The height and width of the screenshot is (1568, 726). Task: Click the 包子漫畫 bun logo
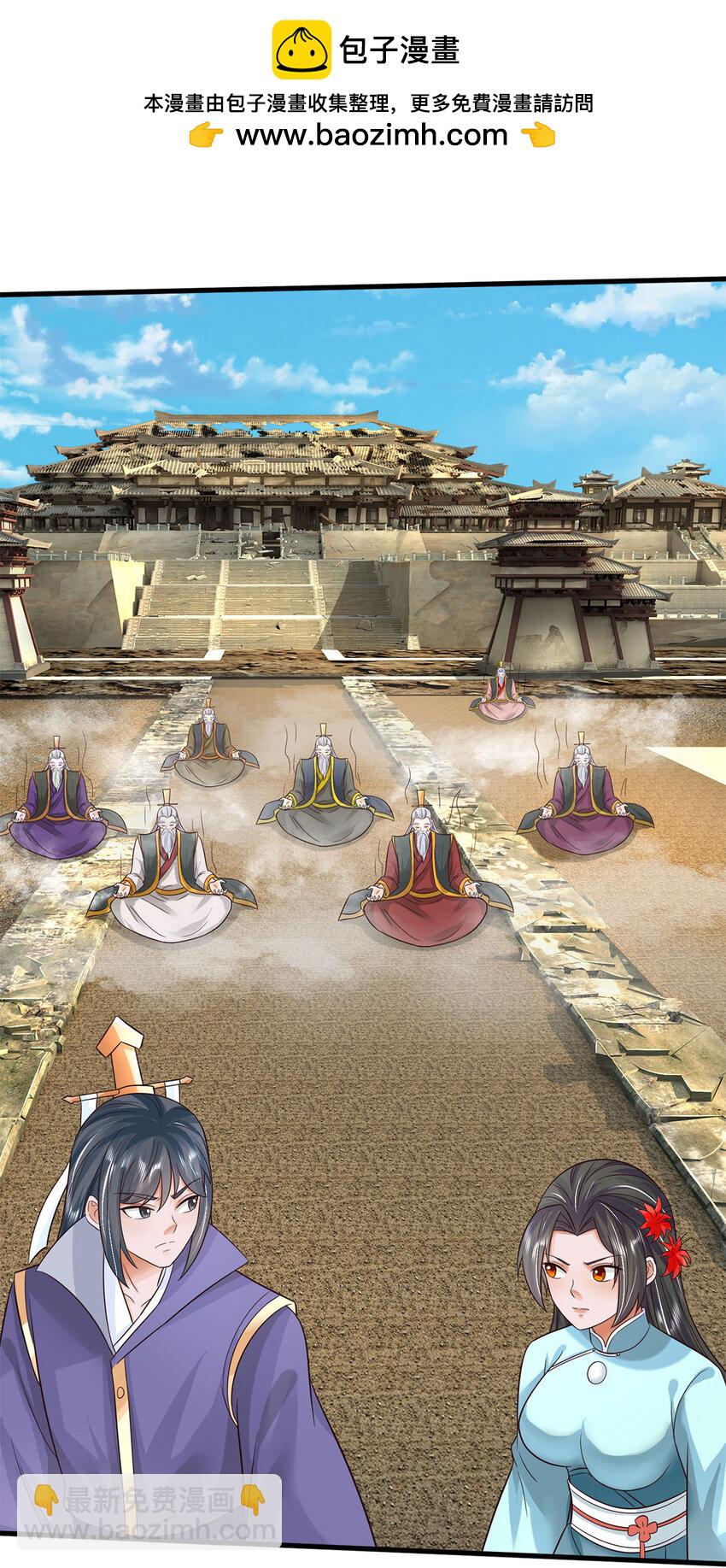click(301, 50)
